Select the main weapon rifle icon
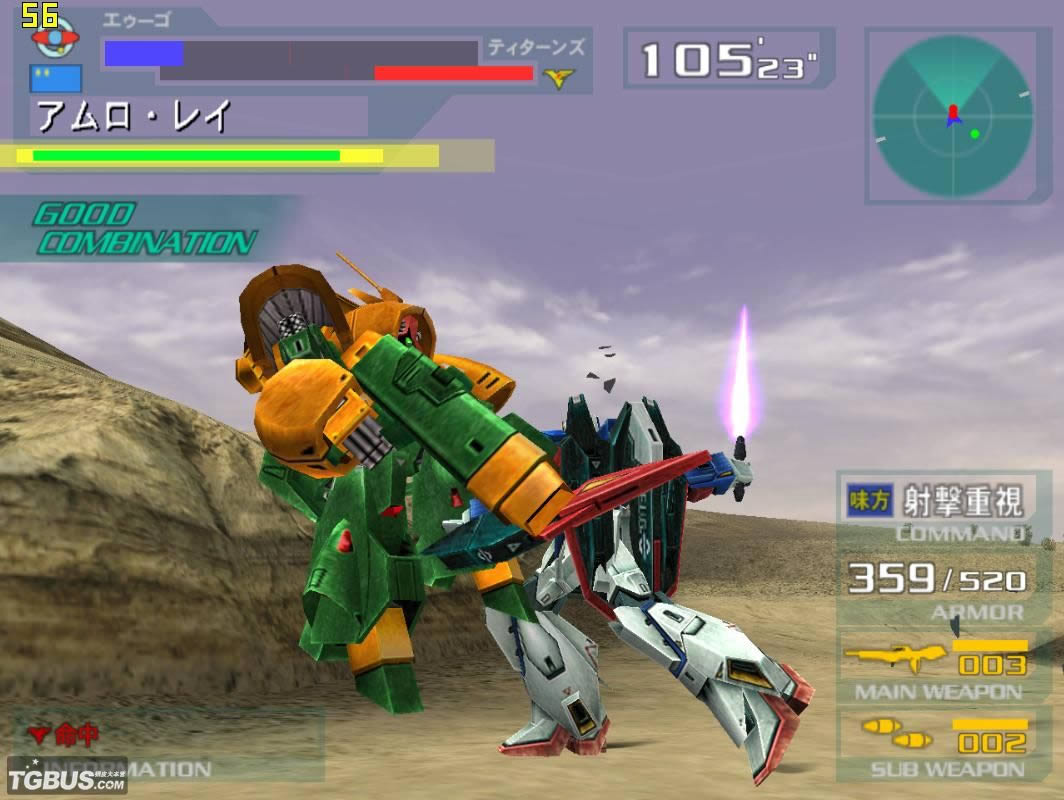This screenshot has height=800, width=1064. point(895,658)
